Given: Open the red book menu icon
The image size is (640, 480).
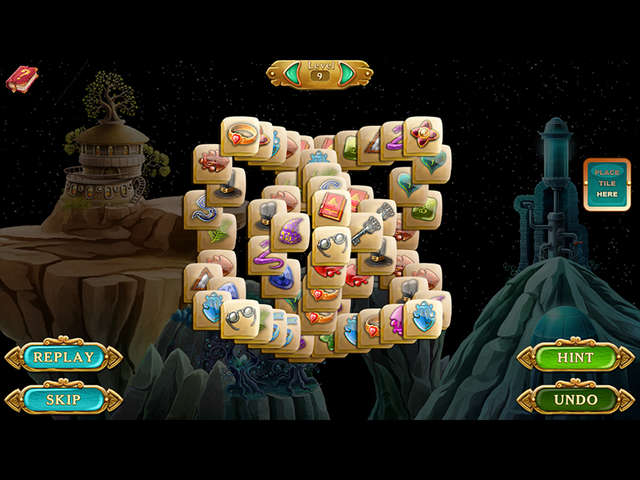Looking at the screenshot, I should [x=21, y=78].
